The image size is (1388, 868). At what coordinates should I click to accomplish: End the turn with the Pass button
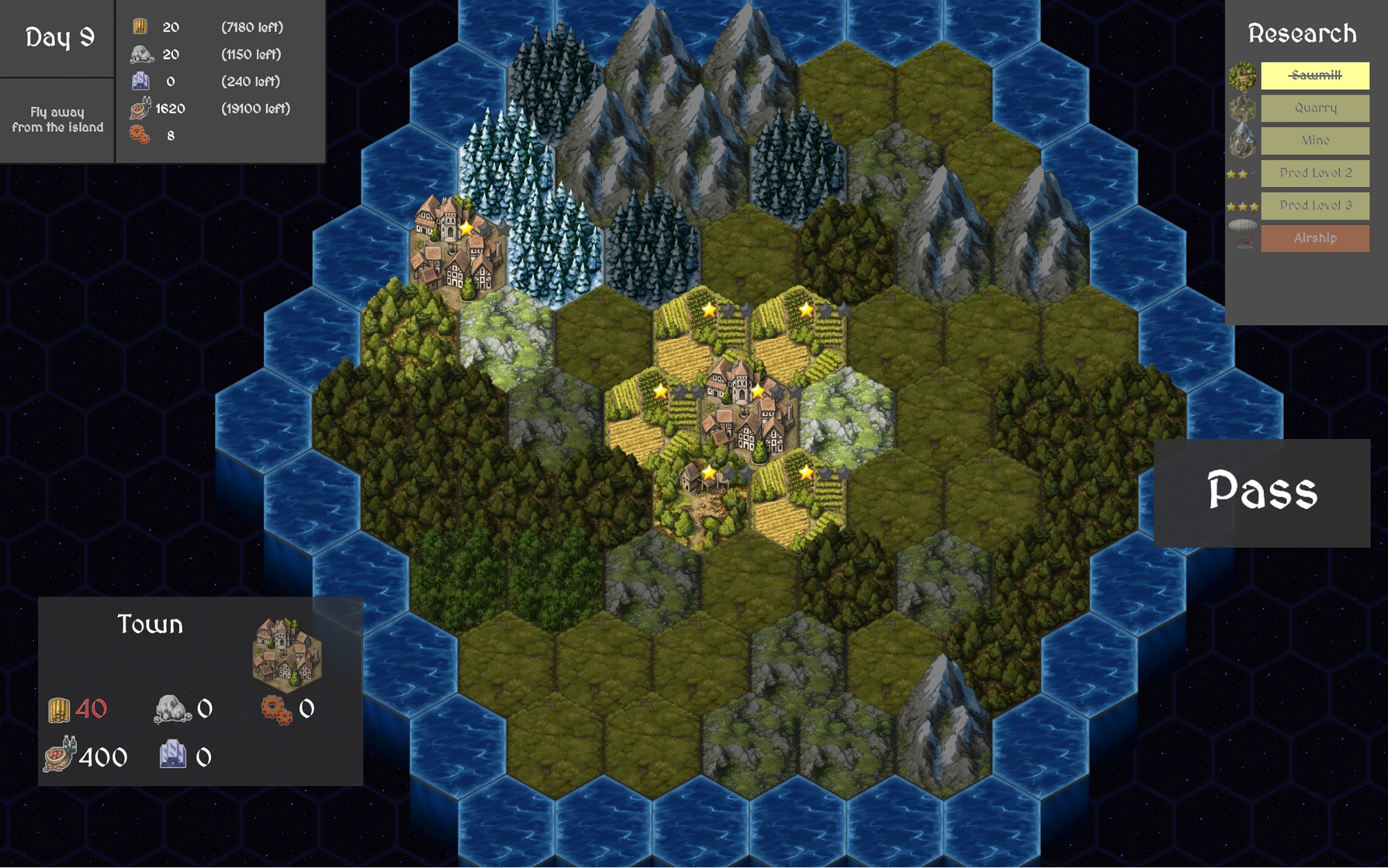tap(1262, 492)
